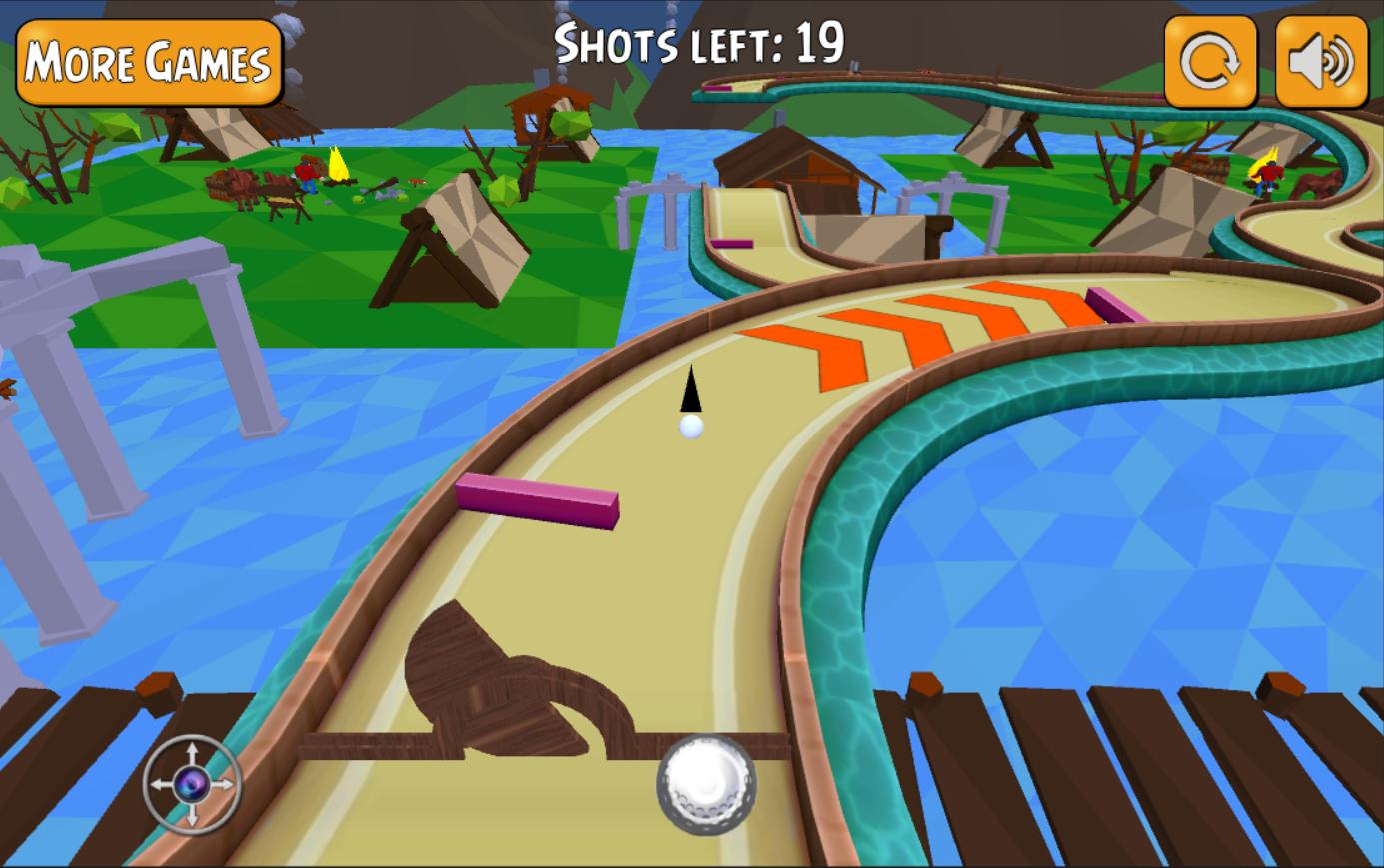Viewport: 1384px width, 868px height.
Task: Click the speaker sound icon
Action: pos(1321,62)
